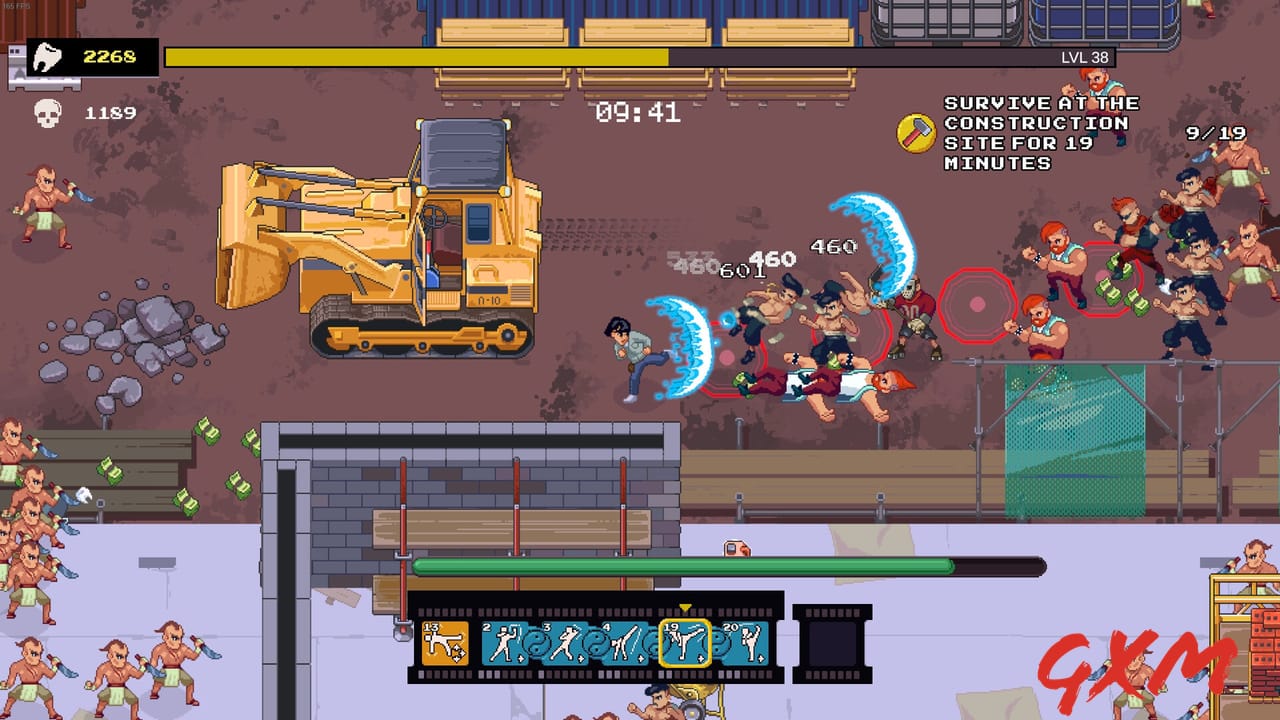Click the SURVIVE AT THE CONSTRUCTION SITE text

1035,131
